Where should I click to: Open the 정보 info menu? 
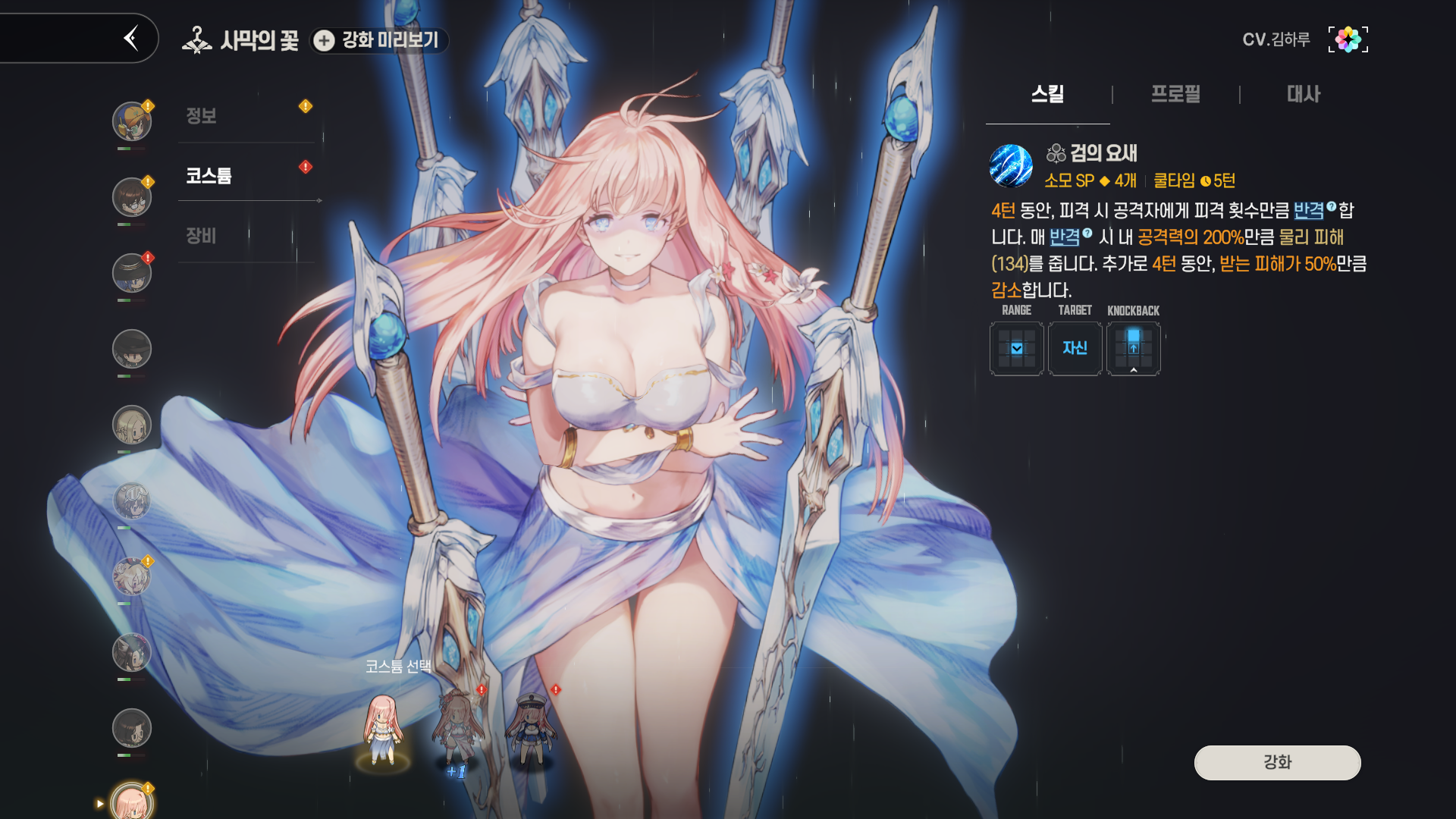[202, 116]
